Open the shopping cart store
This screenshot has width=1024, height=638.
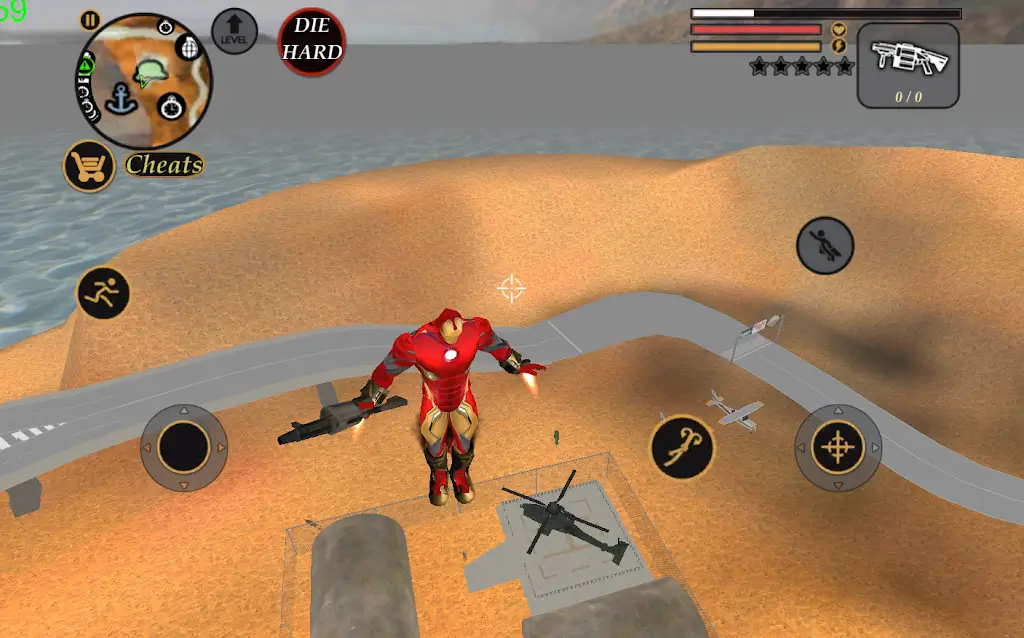click(88, 166)
